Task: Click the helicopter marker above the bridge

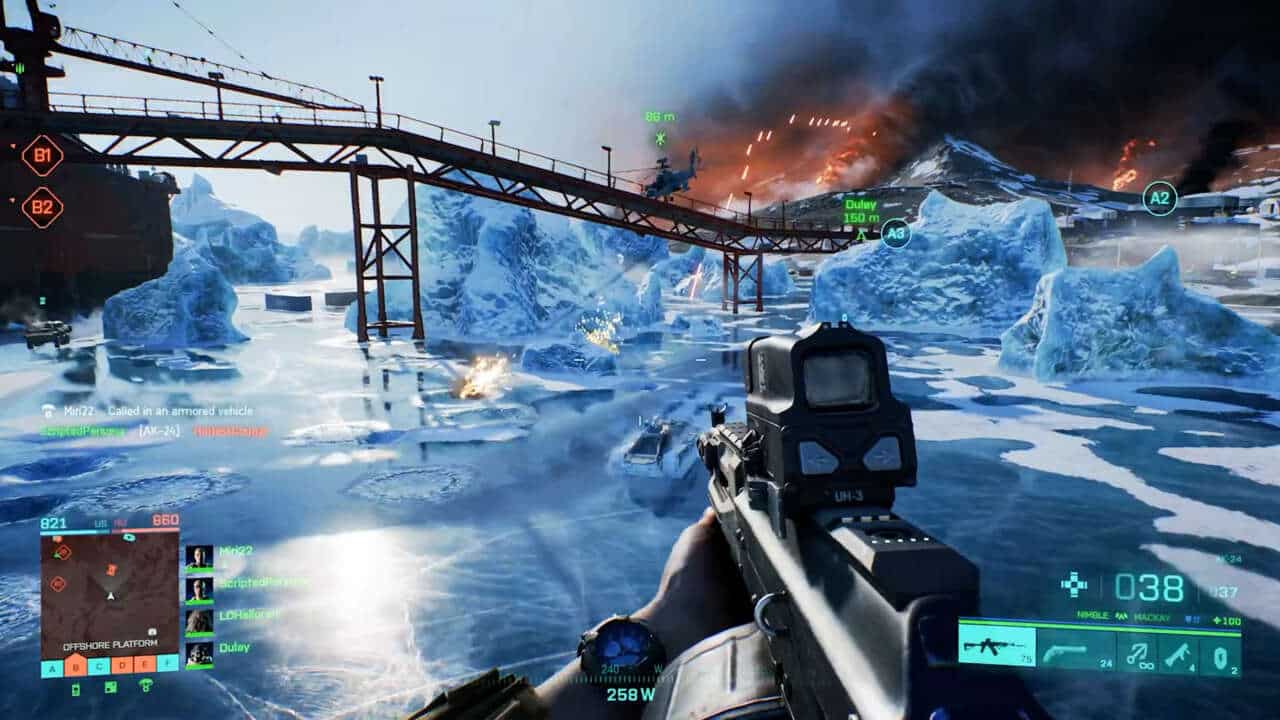Action: point(659,133)
